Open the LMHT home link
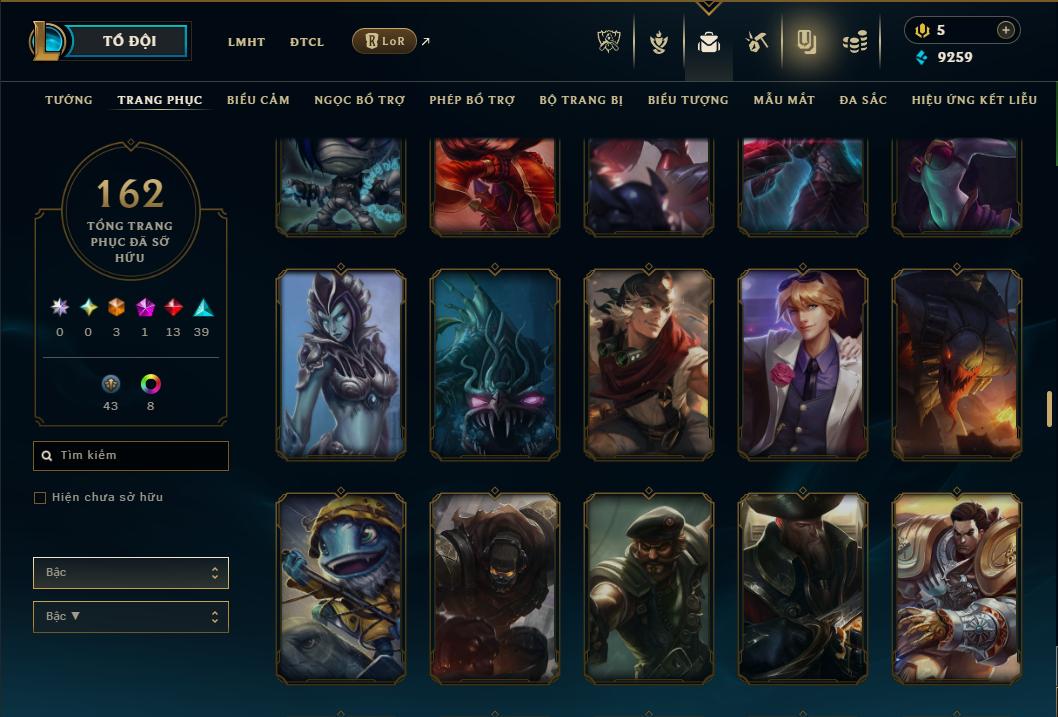 [x=246, y=42]
